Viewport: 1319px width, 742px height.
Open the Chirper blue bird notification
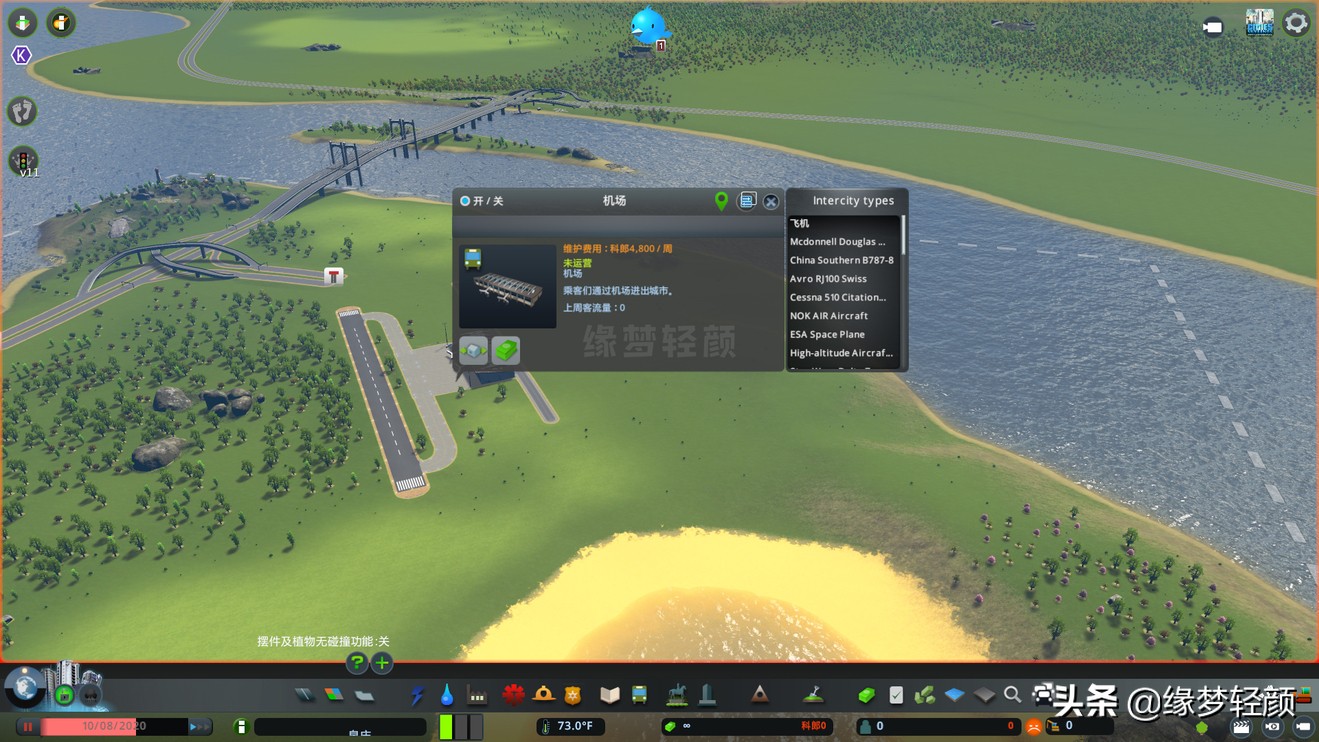tap(648, 27)
